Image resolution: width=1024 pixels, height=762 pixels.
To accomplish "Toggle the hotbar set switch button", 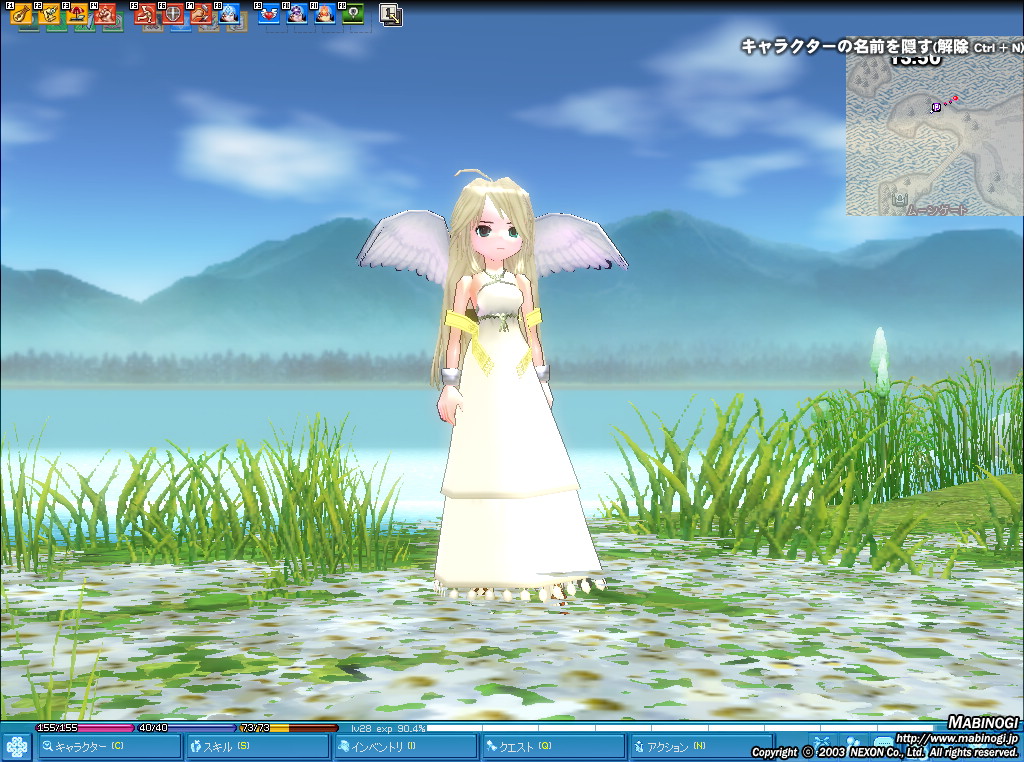I will (x=391, y=15).
